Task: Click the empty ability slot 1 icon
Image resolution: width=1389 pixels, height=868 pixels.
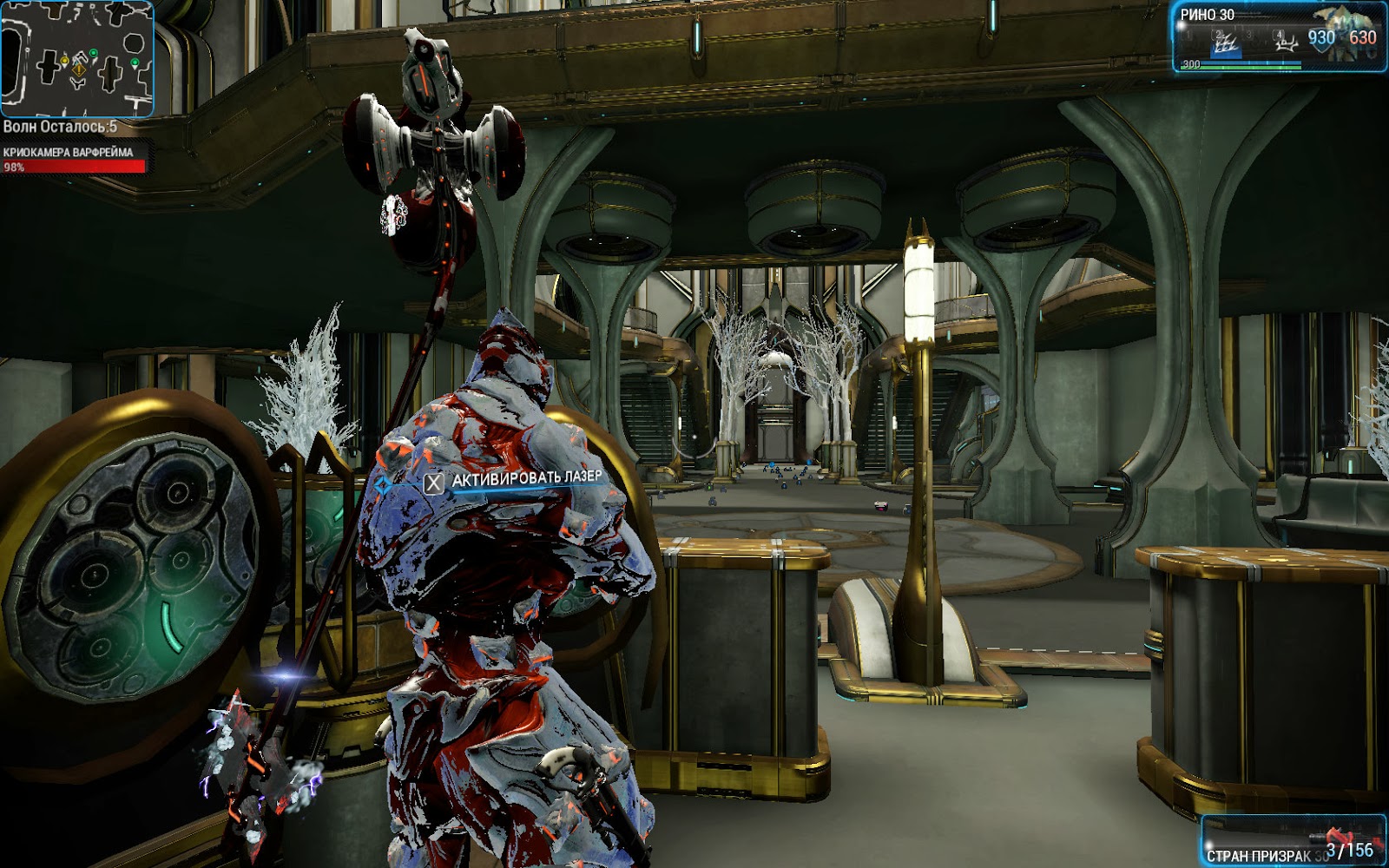Action: coord(1187,36)
